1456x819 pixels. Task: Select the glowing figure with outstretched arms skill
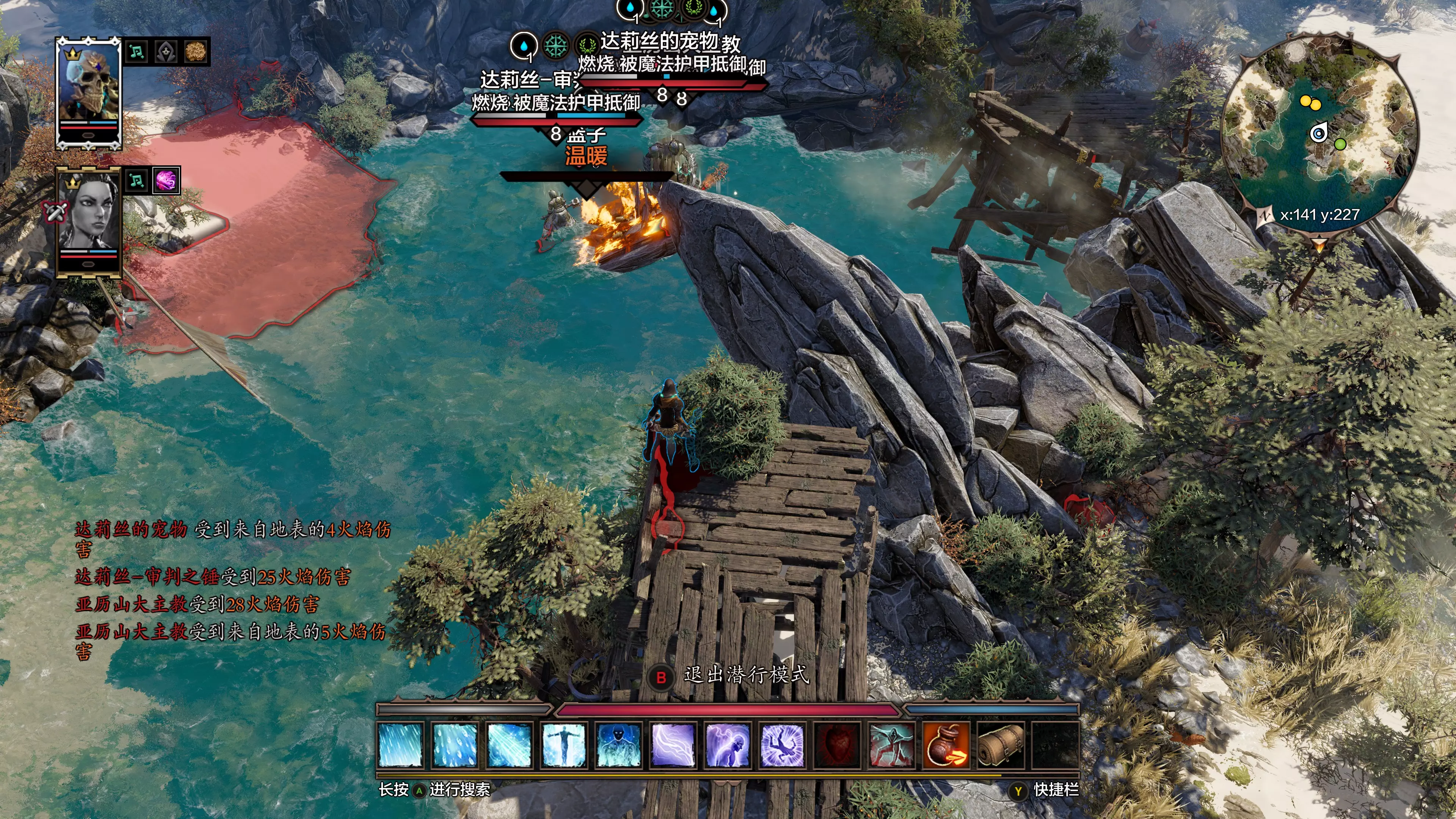click(563, 745)
